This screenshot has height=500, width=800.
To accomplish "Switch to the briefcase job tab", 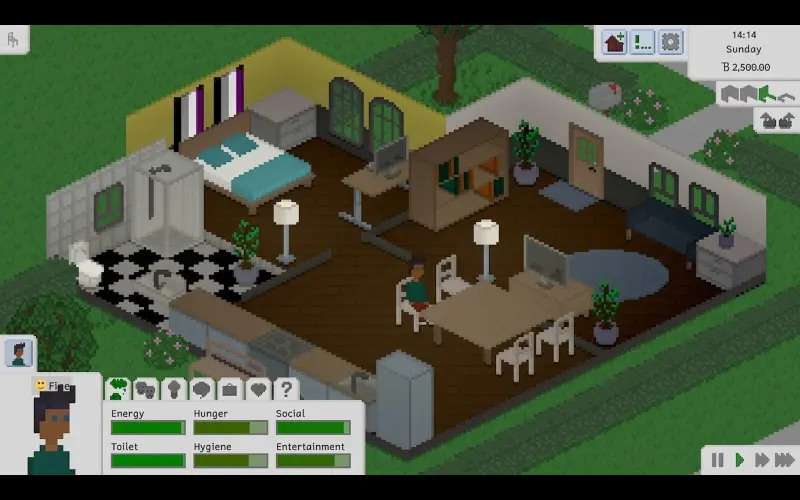I will [230, 389].
